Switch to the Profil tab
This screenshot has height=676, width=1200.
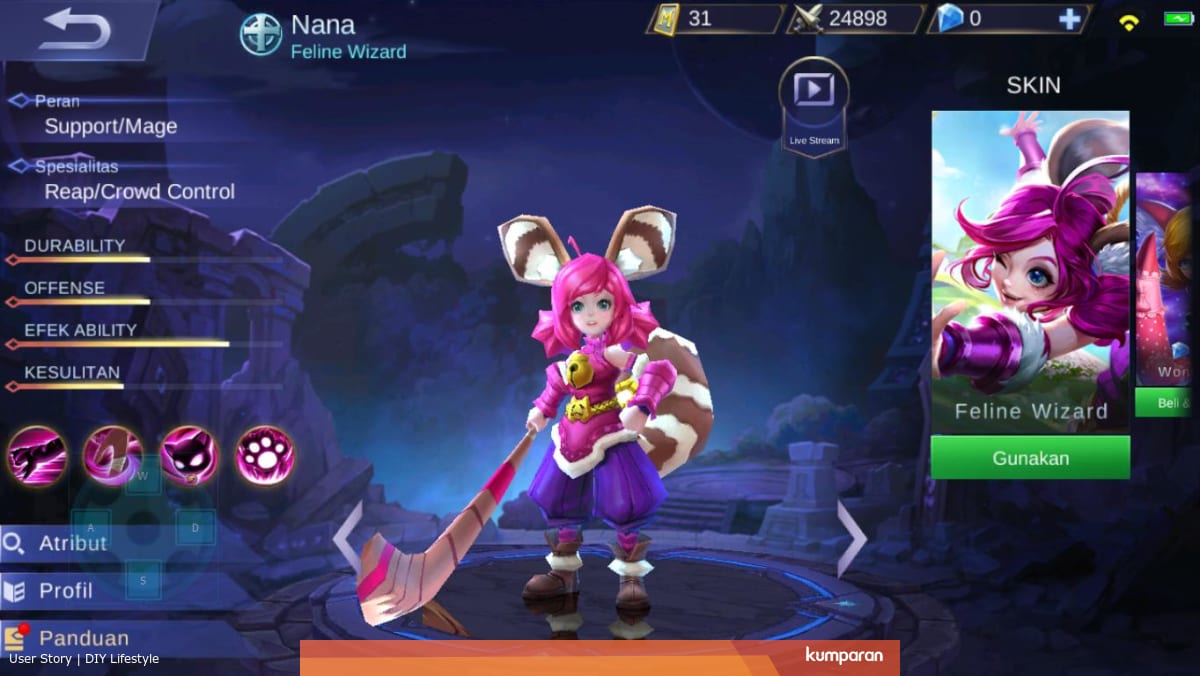(x=66, y=591)
